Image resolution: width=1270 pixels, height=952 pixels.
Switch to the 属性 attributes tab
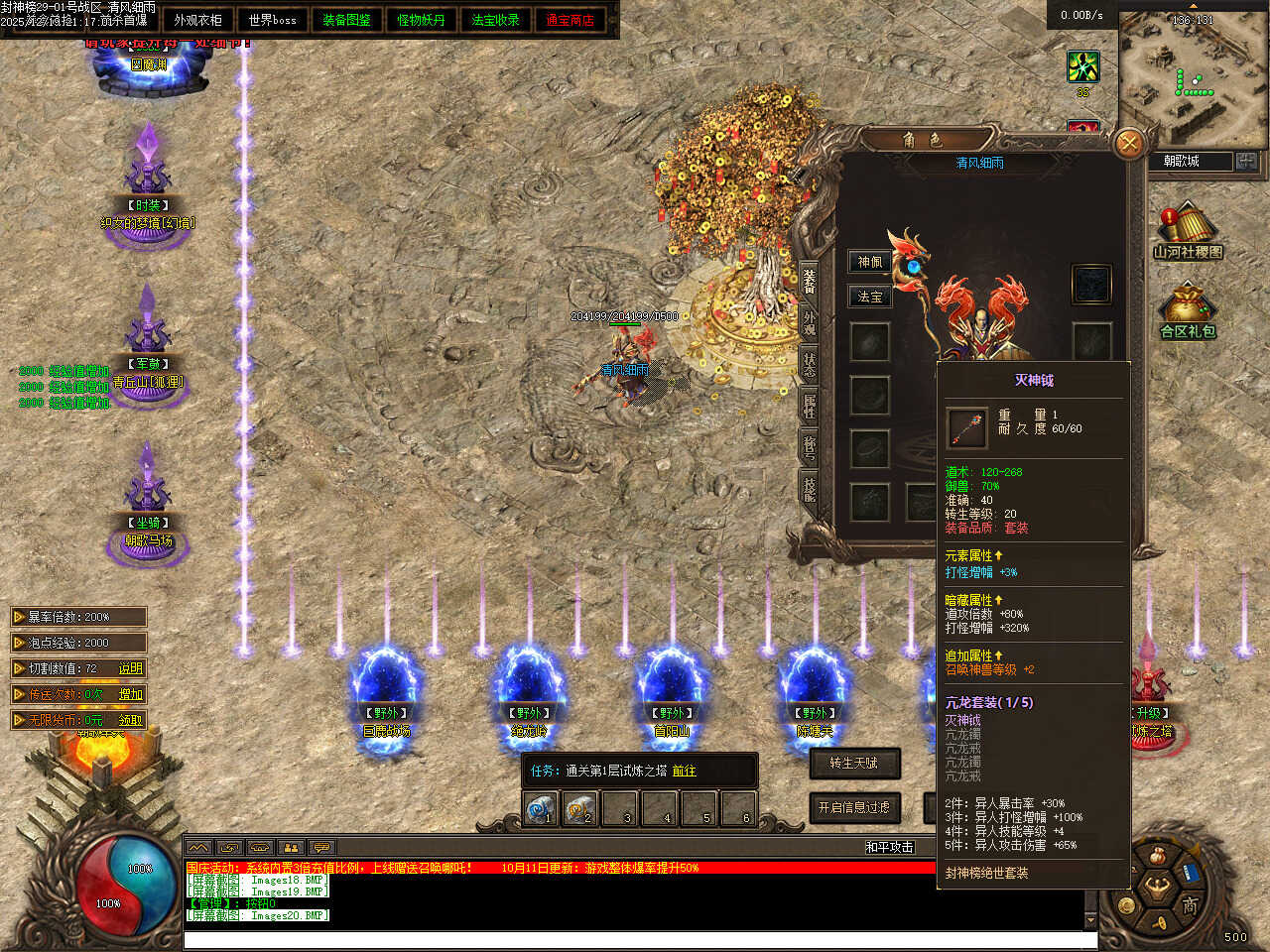click(x=810, y=405)
